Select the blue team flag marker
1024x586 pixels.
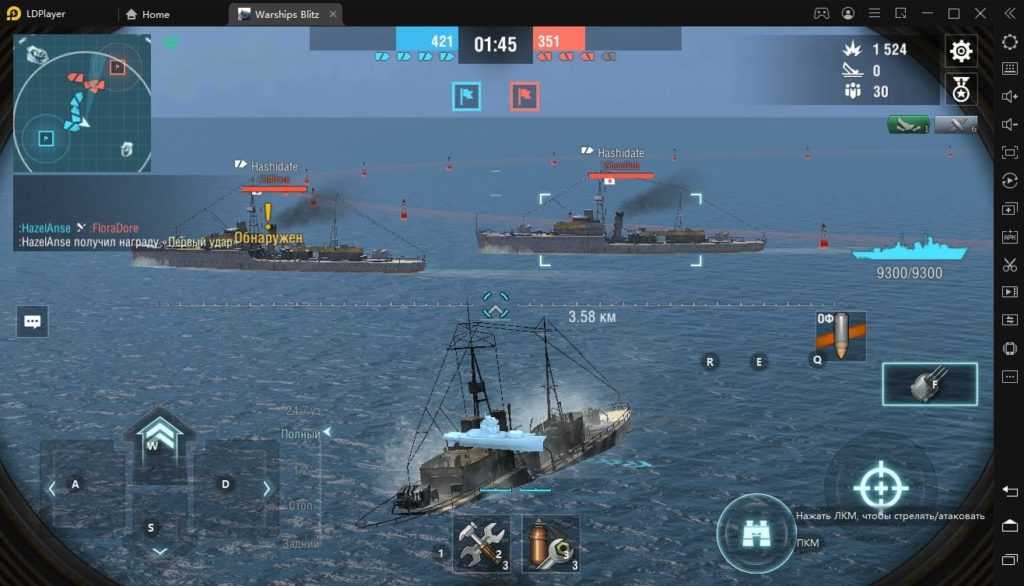pyautogui.click(x=467, y=96)
